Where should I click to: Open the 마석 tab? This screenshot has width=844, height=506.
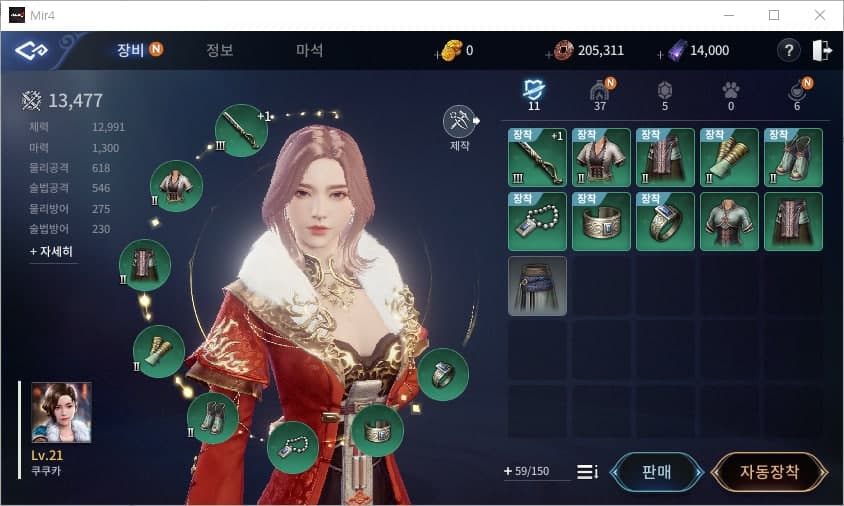click(x=309, y=50)
